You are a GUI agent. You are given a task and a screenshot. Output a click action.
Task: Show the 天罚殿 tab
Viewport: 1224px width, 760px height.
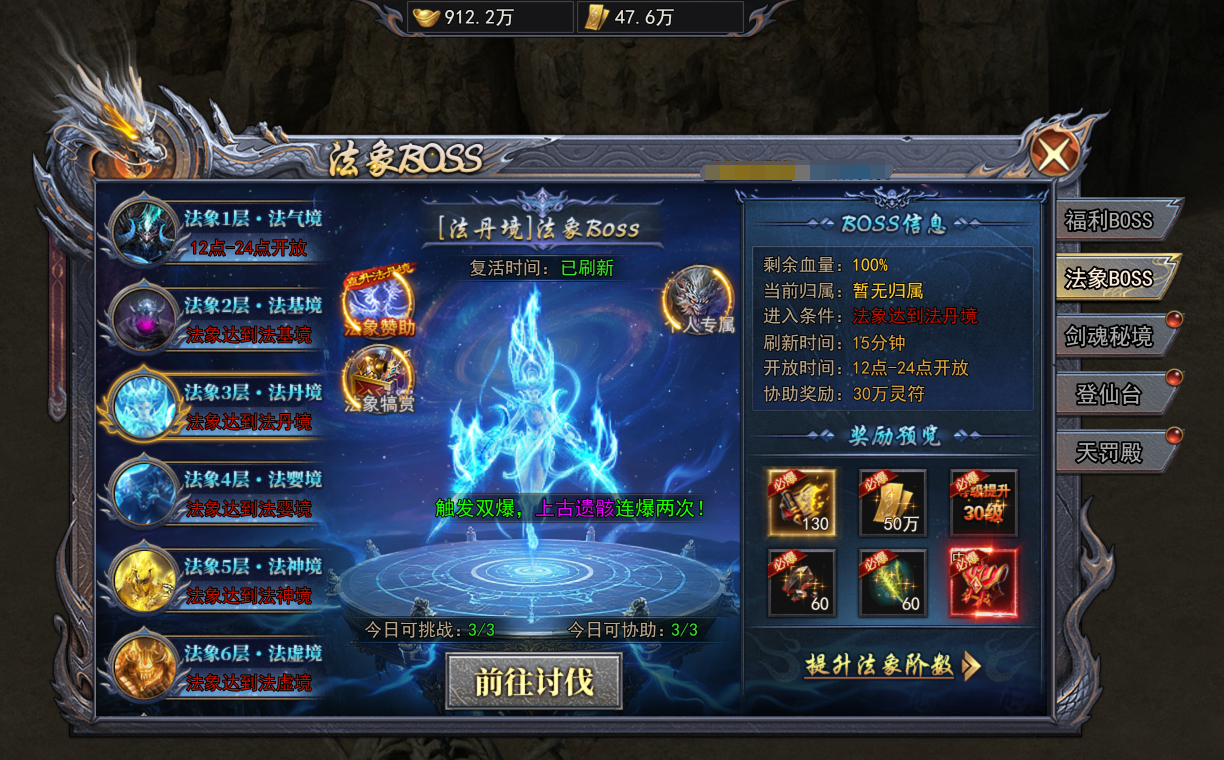1109,452
